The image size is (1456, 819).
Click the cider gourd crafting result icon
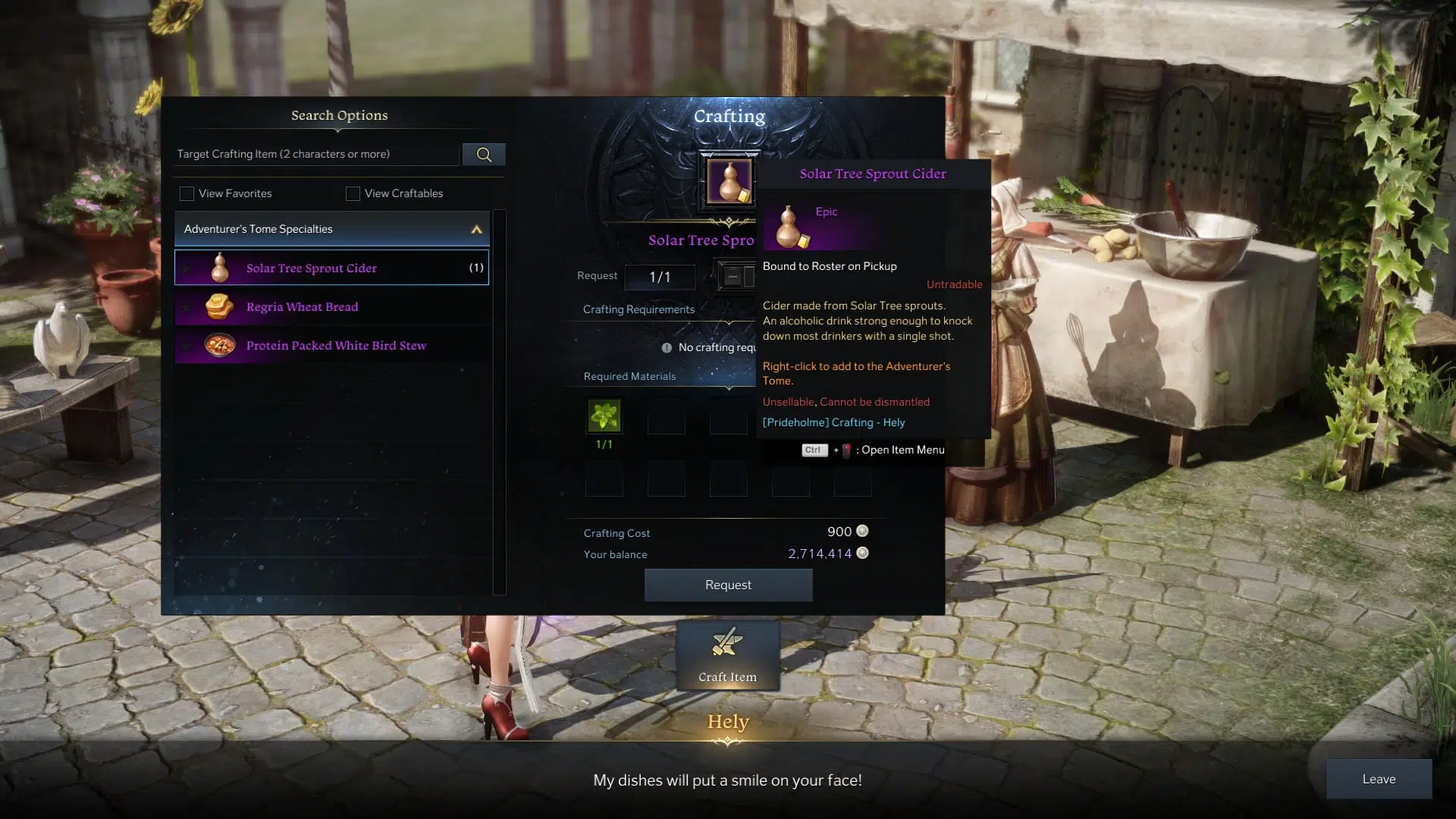pyautogui.click(x=729, y=181)
